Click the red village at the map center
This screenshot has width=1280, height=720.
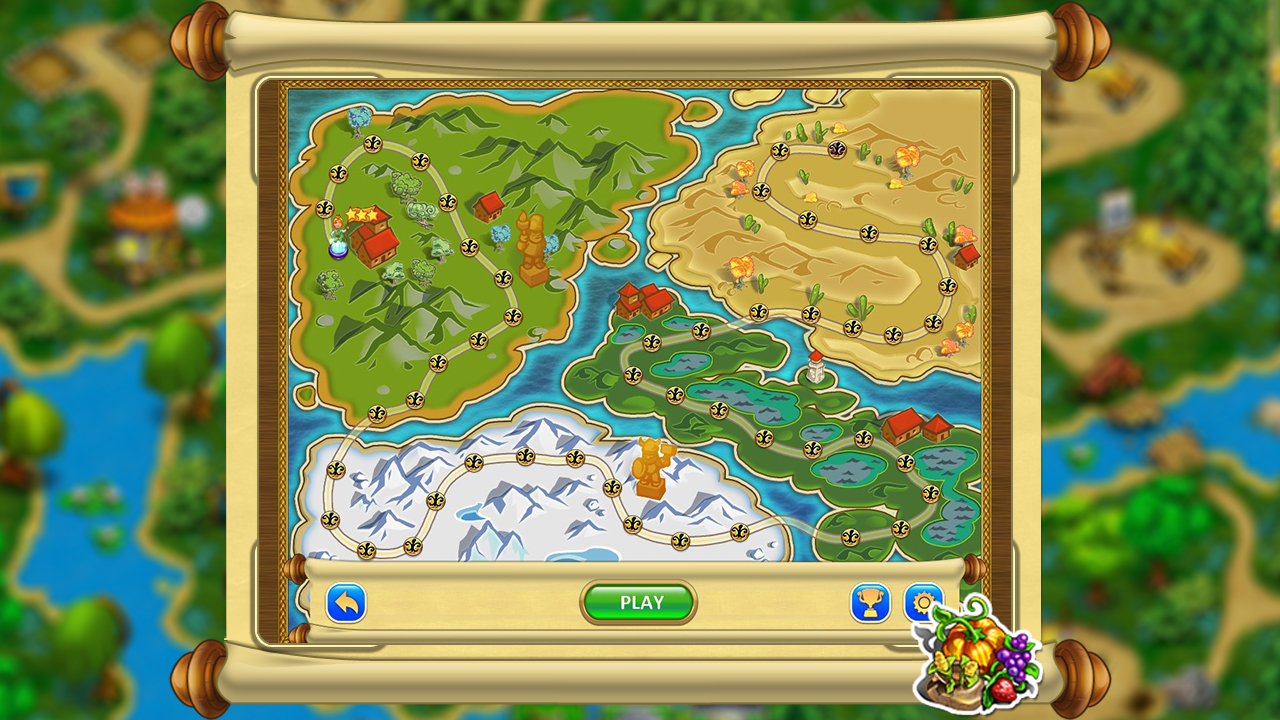pos(646,301)
